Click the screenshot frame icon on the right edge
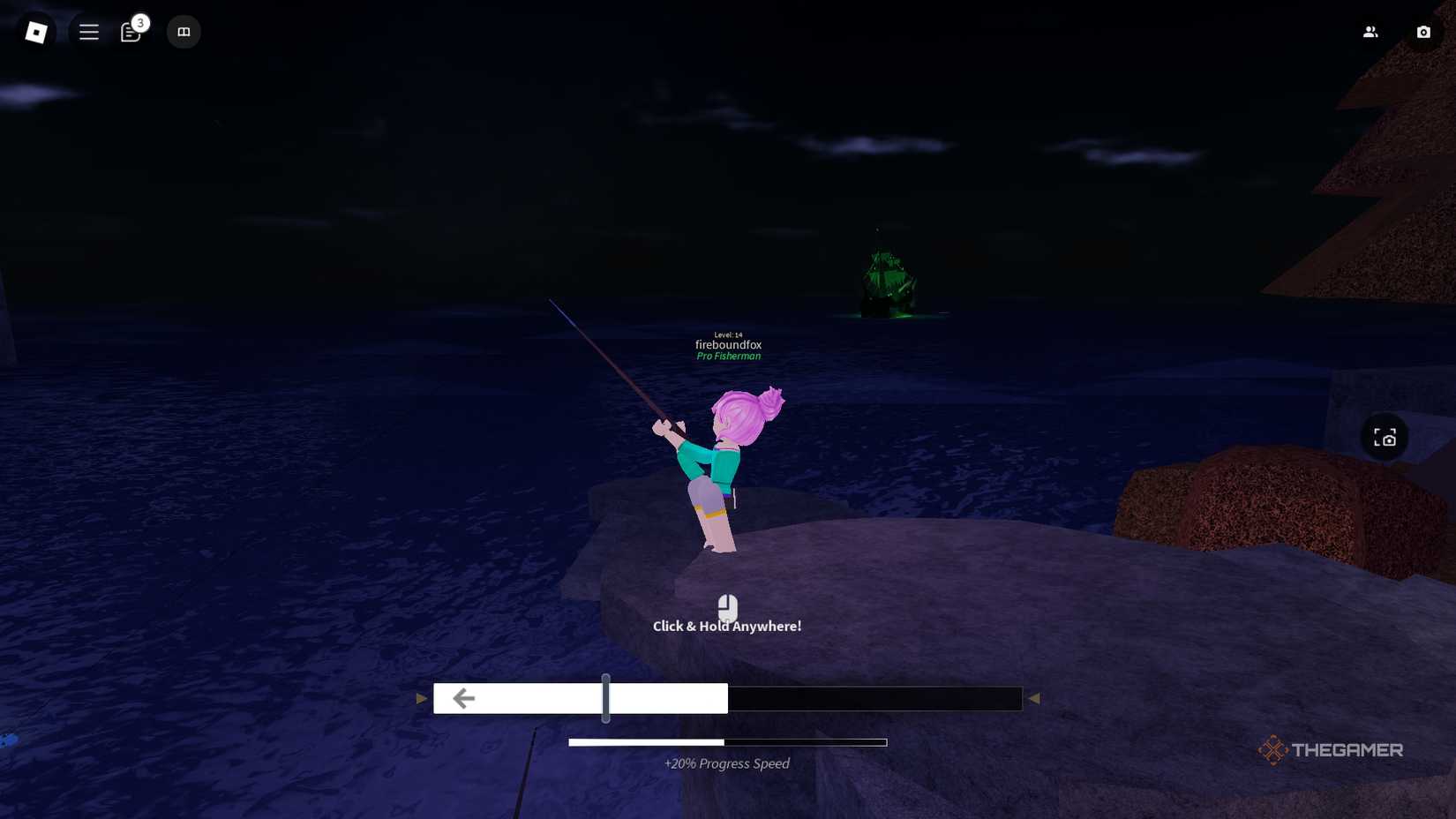This screenshot has width=1456, height=819. (x=1385, y=436)
